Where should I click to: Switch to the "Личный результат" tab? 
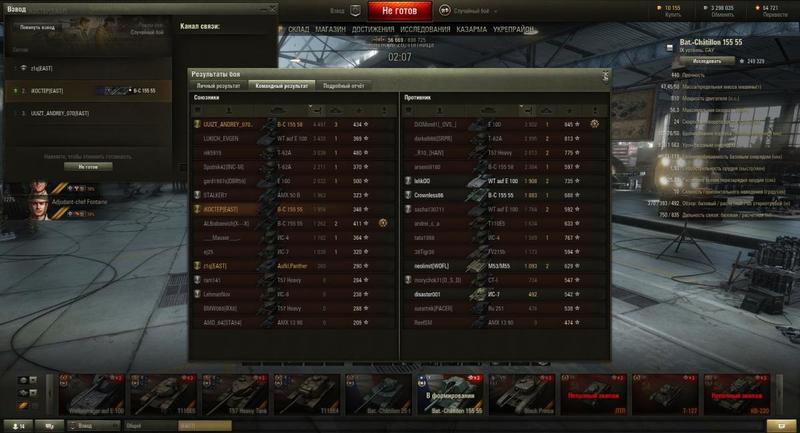point(219,87)
